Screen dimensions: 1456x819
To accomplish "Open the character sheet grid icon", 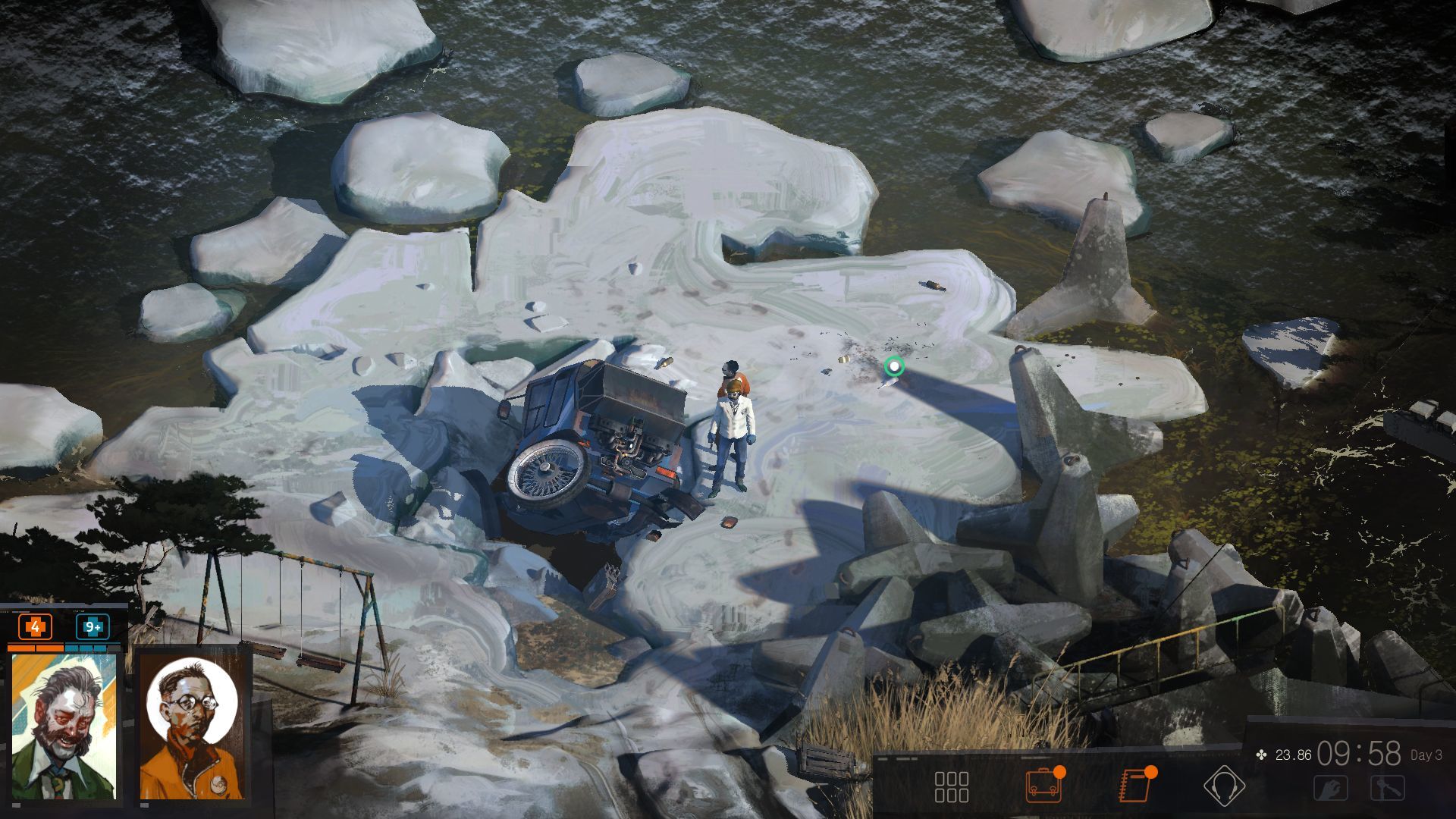I will pyautogui.click(x=951, y=786).
